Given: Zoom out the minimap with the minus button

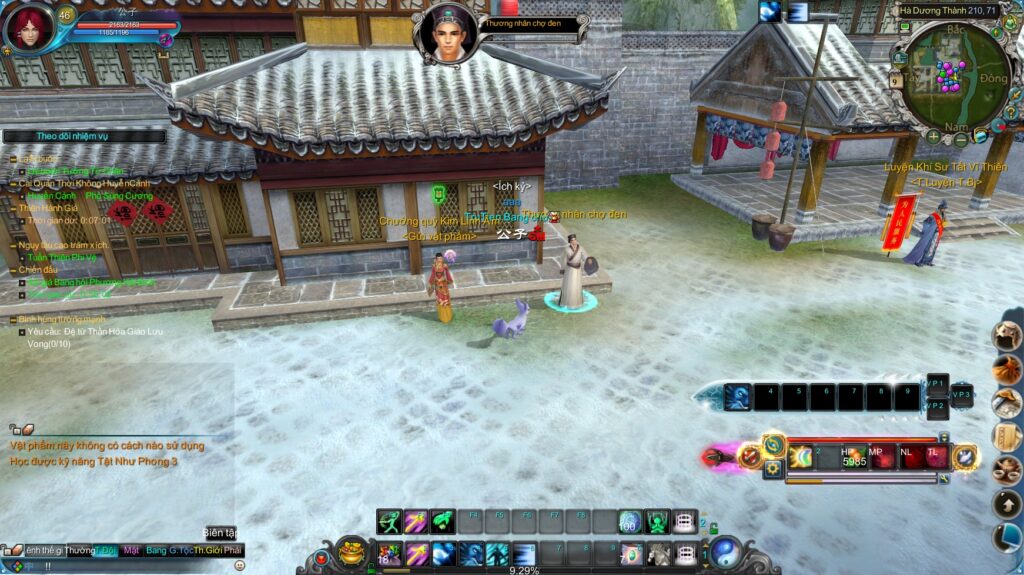Looking at the screenshot, I should coord(960,140).
